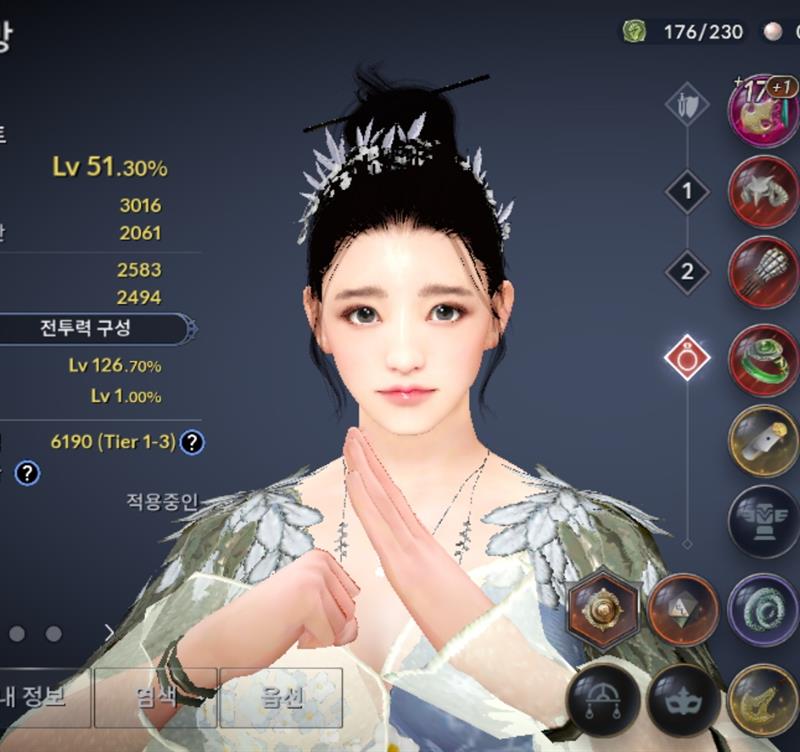800x752 pixels.
Task: Open the 옵션 options button
Action: pyautogui.click(x=280, y=698)
